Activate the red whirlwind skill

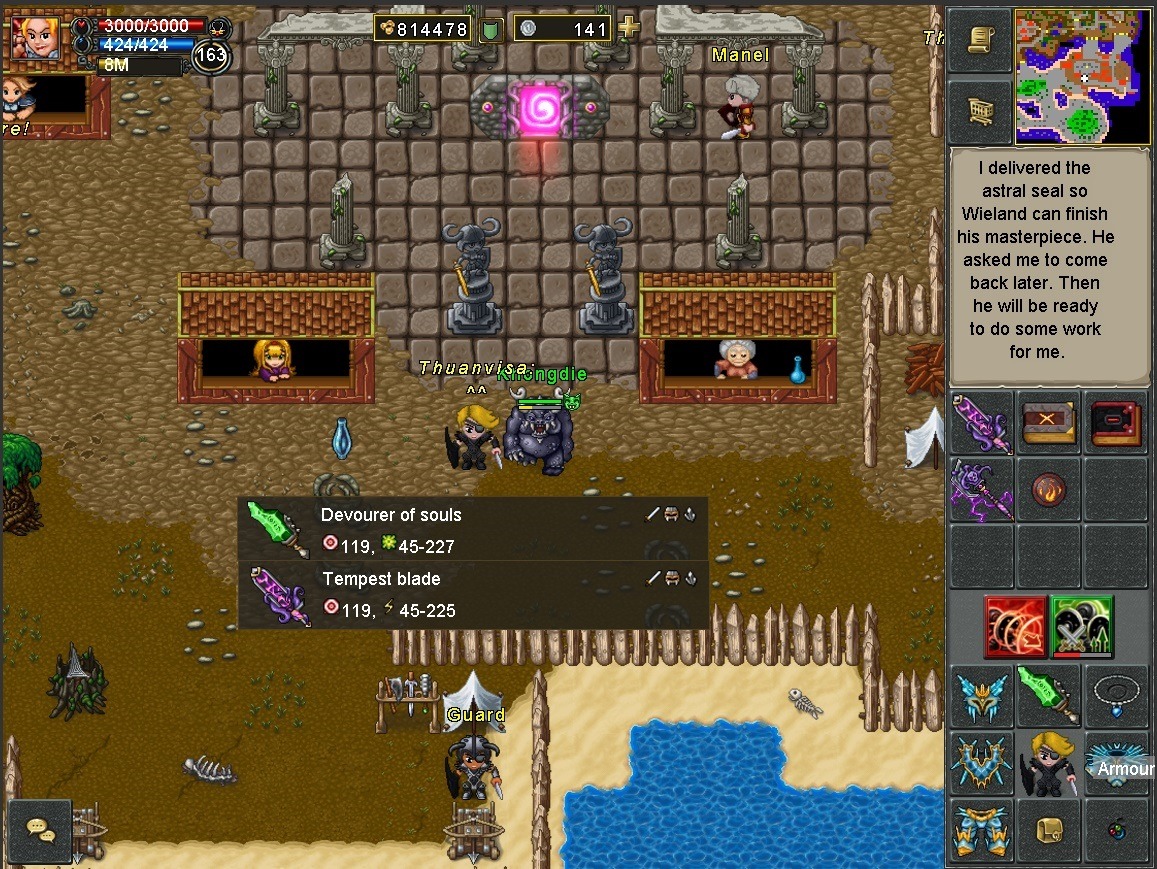click(x=1015, y=626)
